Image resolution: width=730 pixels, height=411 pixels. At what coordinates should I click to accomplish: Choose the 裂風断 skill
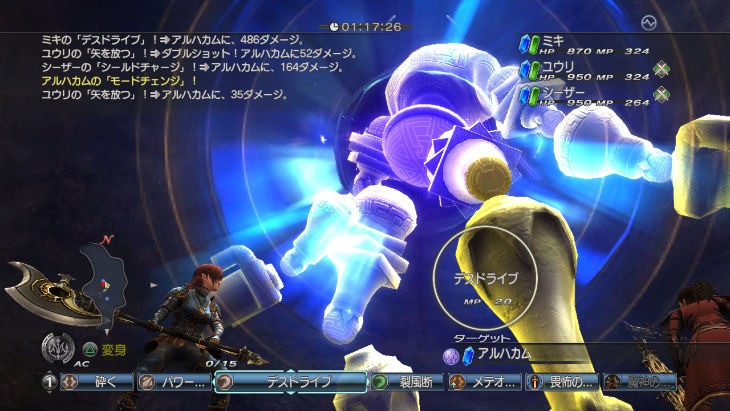click(406, 381)
